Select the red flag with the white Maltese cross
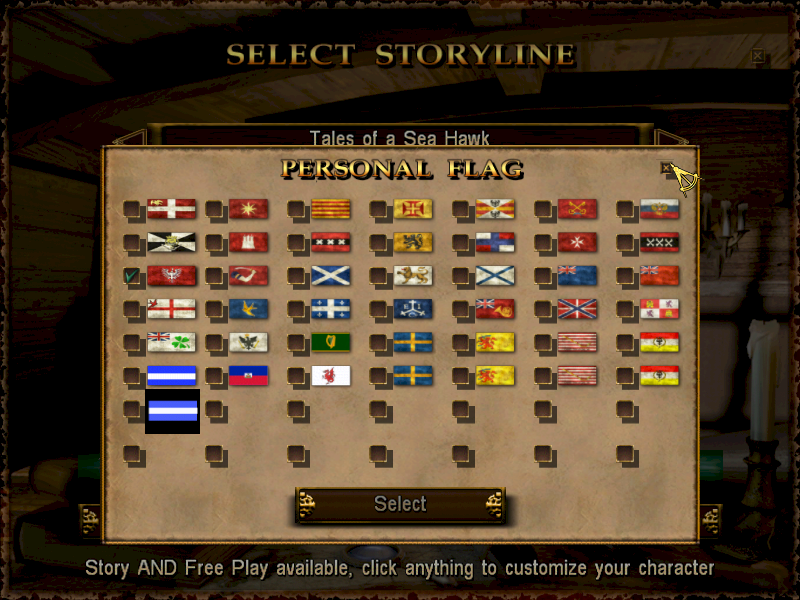This screenshot has width=800, height=600. pyautogui.click(x=576, y=242)
